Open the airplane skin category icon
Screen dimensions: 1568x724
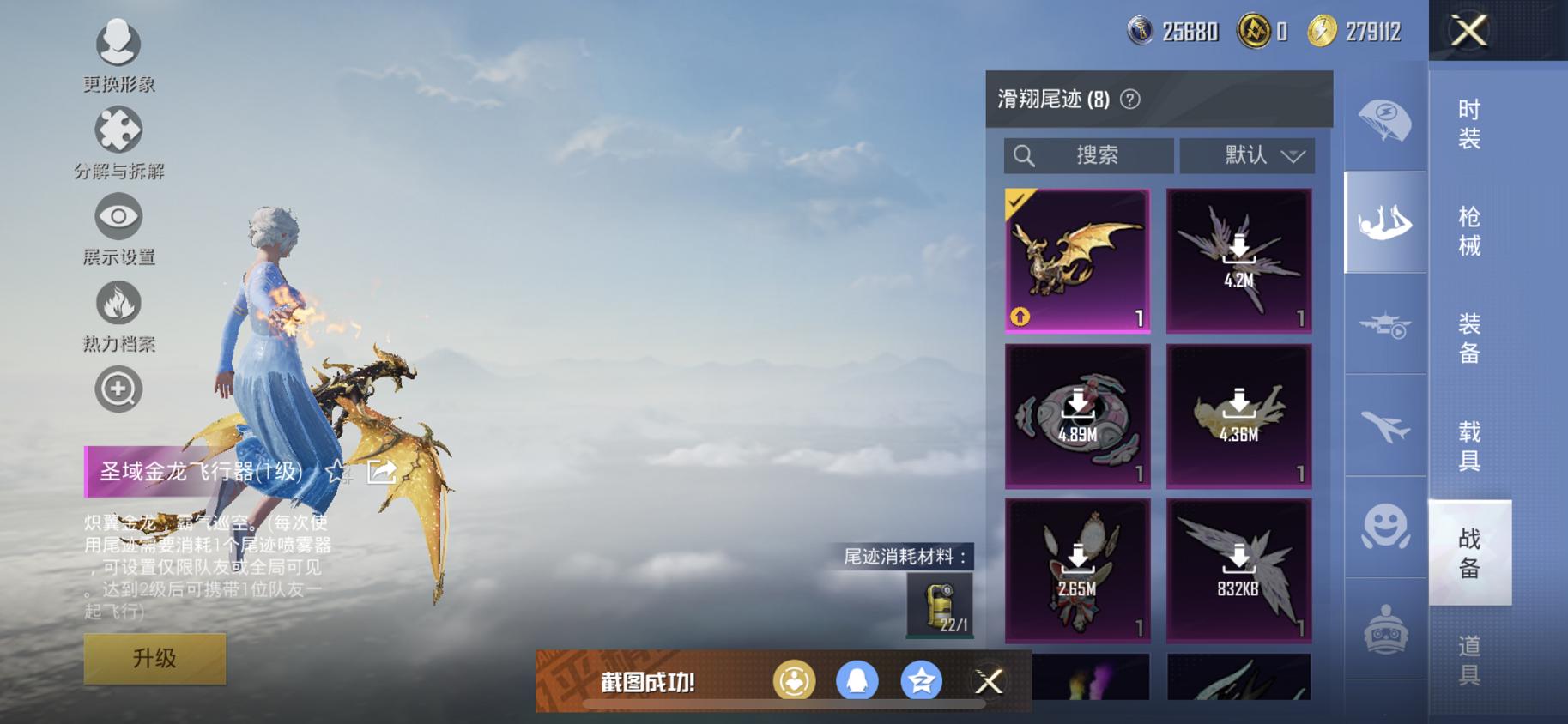(1384, 426)
